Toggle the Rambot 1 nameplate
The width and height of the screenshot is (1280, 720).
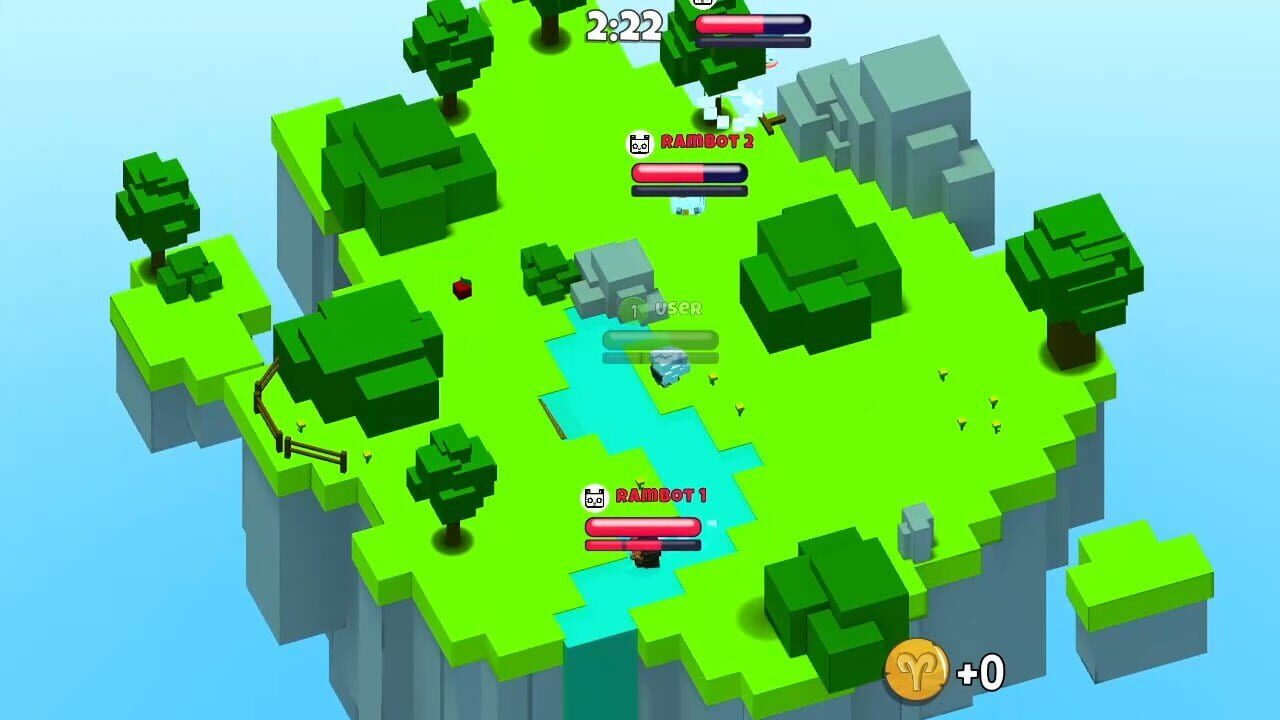[x=645, y=494]
